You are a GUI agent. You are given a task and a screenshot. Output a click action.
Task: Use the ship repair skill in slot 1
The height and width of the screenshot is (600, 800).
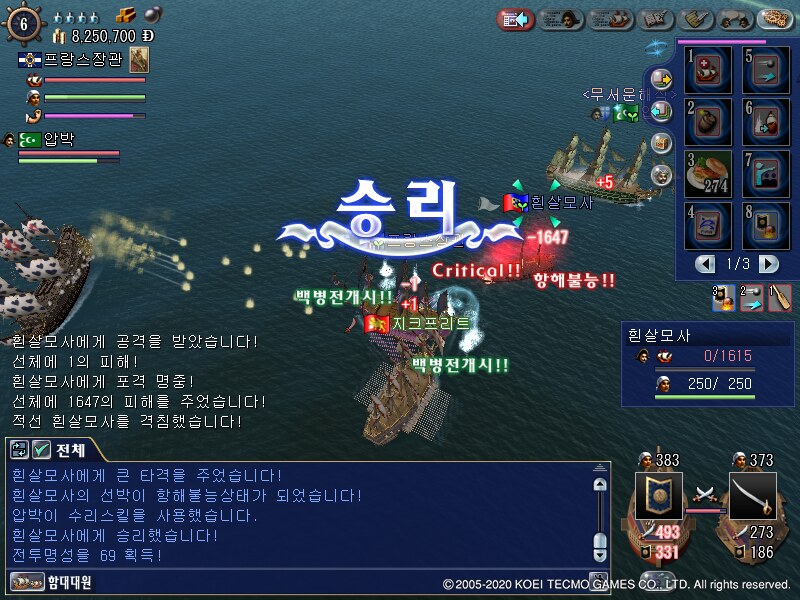pyautogui.click(x=706, y=70)
